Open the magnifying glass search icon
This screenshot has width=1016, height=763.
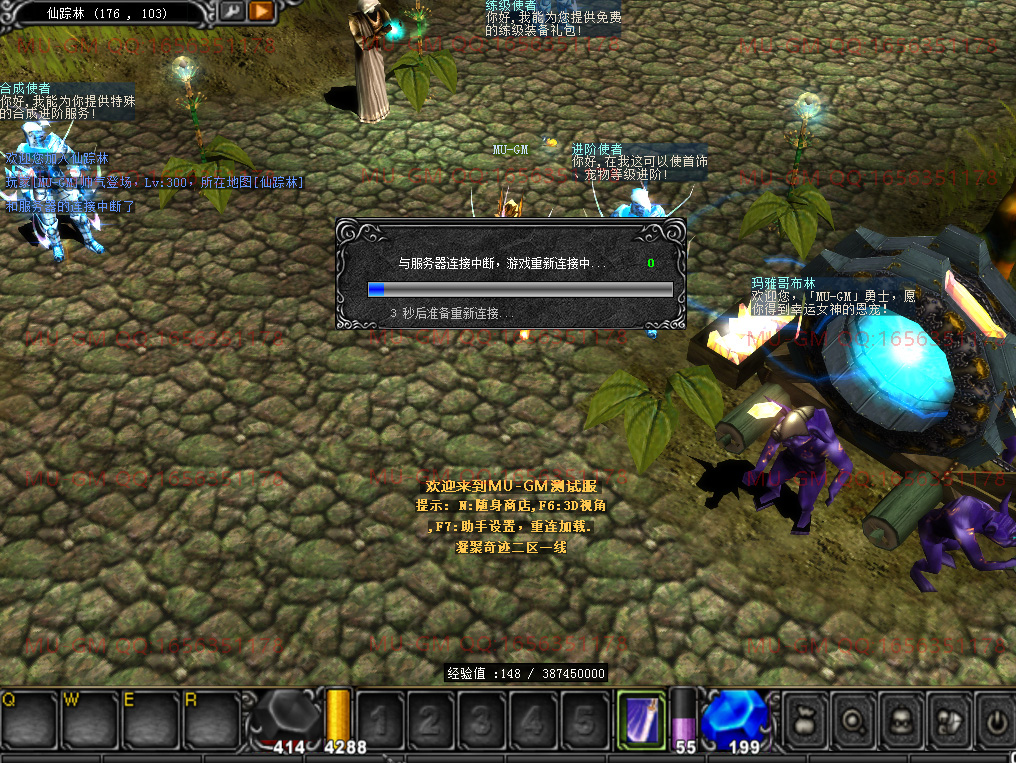click(x=854, y=718)
